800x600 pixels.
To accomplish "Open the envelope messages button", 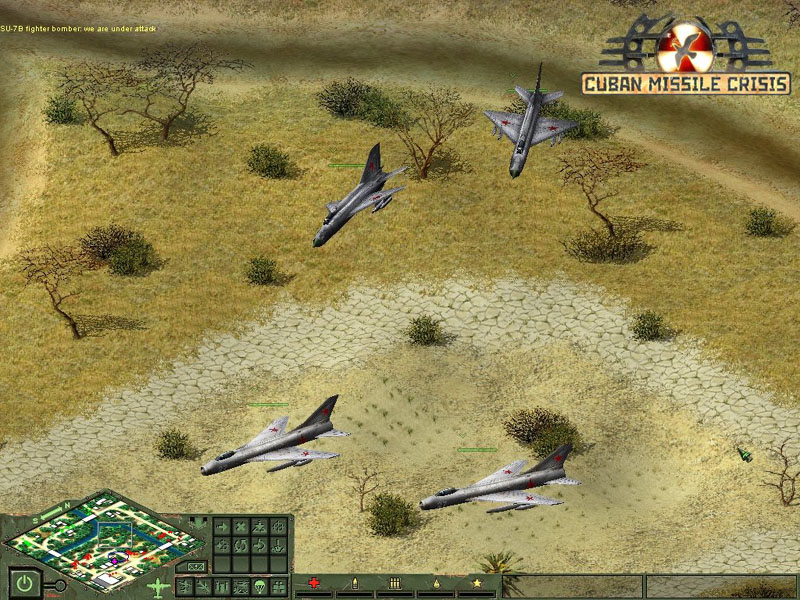I will pos(197,567).
